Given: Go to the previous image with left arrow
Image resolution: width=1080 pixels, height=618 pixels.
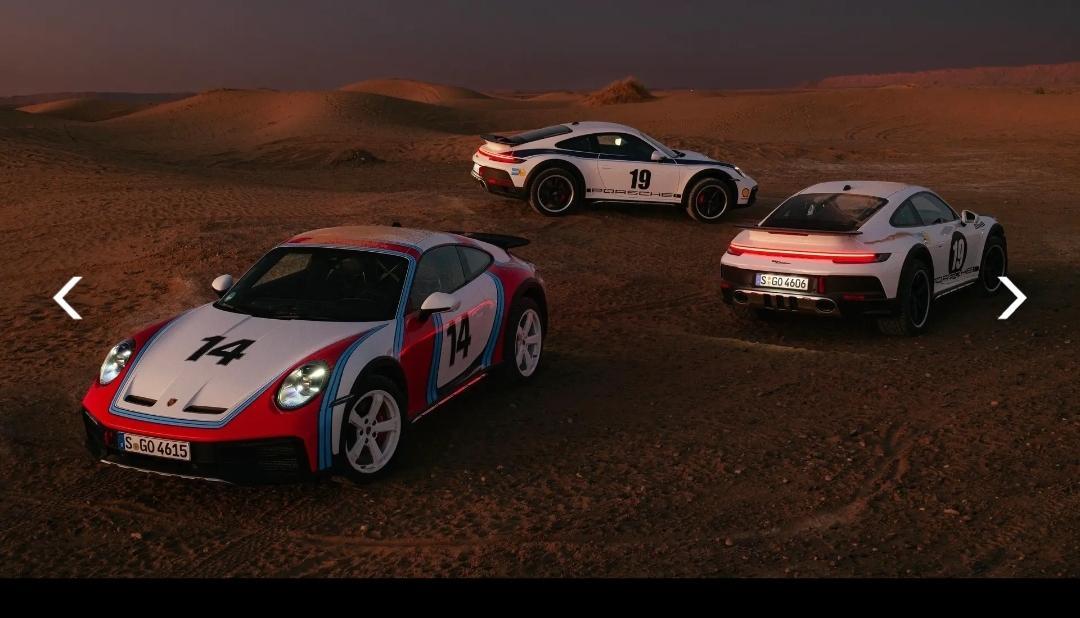Looking at the screenshot, I should click(x=67, y=298).
